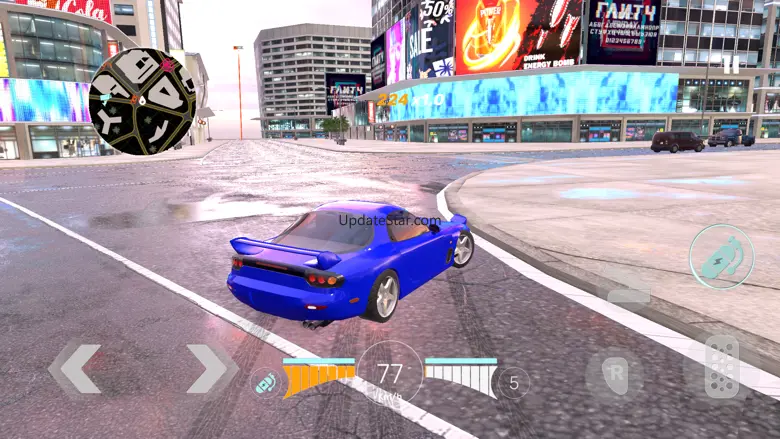
Task: Steer left with the left arrow
Action: point(77,369)
